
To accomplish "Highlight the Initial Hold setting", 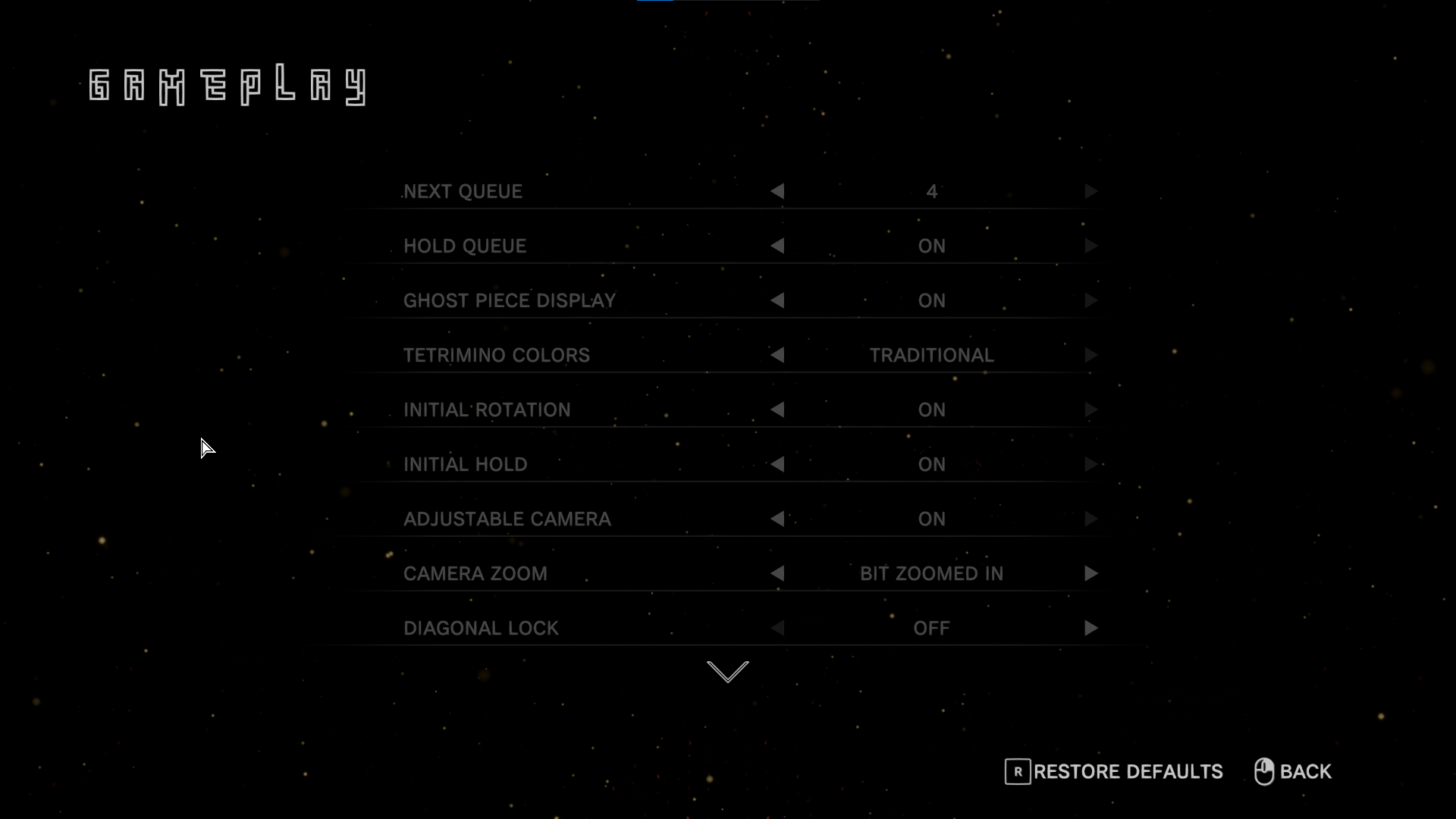I will 465,465.
